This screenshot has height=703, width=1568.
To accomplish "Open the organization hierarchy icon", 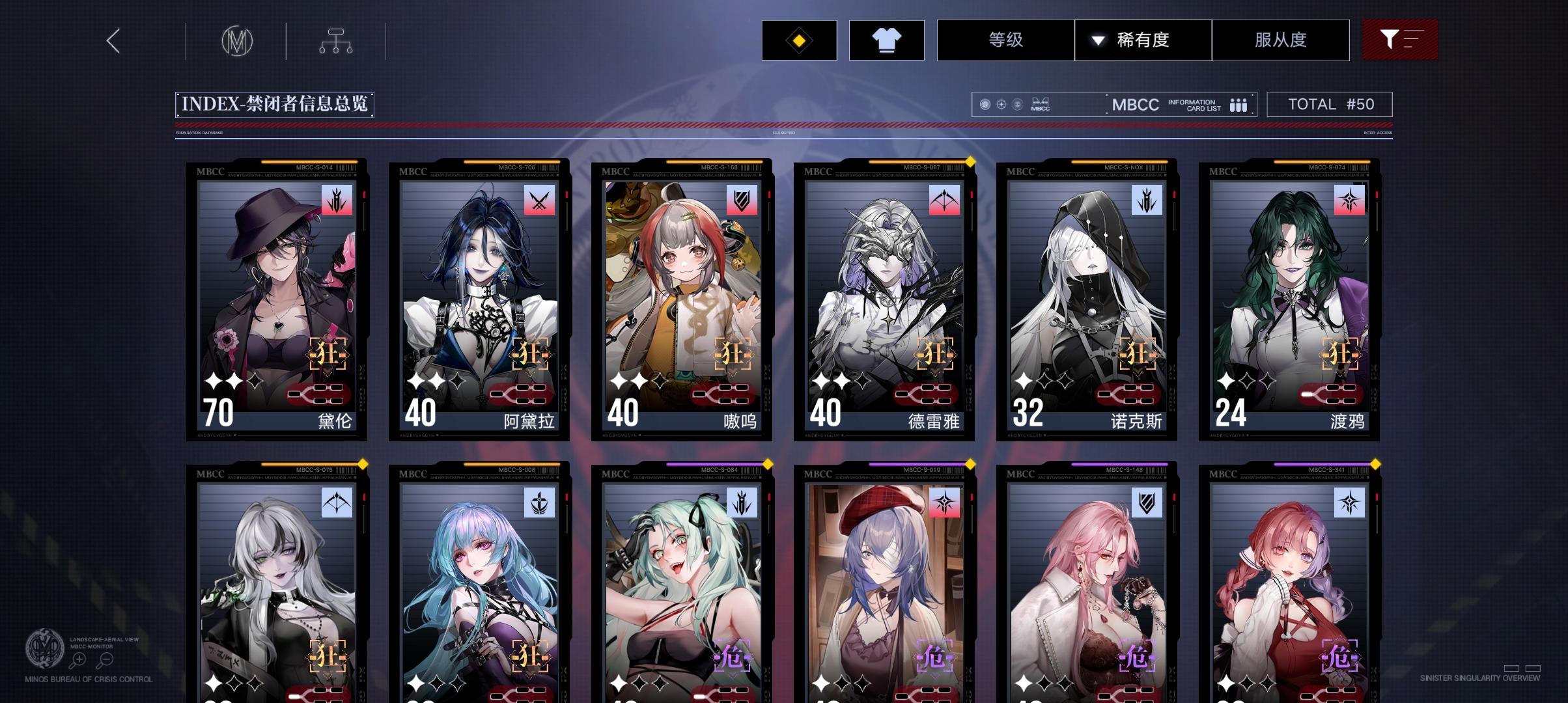I will pyautogui.click(x=336, y=40).
